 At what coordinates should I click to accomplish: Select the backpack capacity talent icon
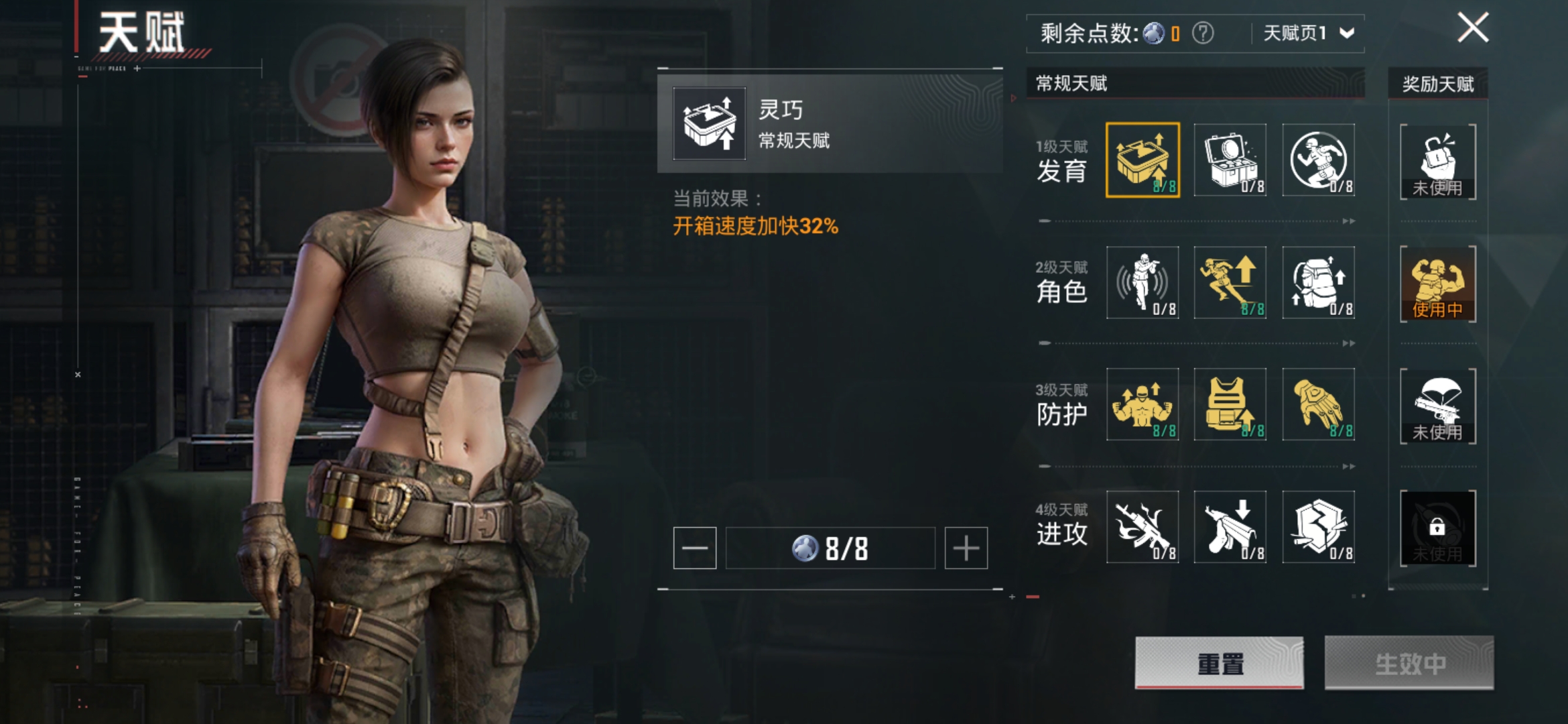point(1319,283)
